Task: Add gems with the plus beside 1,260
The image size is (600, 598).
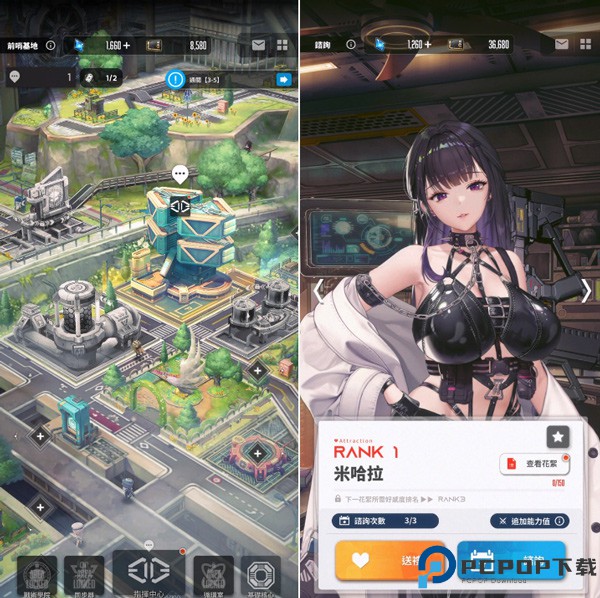Action: tap(427, 44)
